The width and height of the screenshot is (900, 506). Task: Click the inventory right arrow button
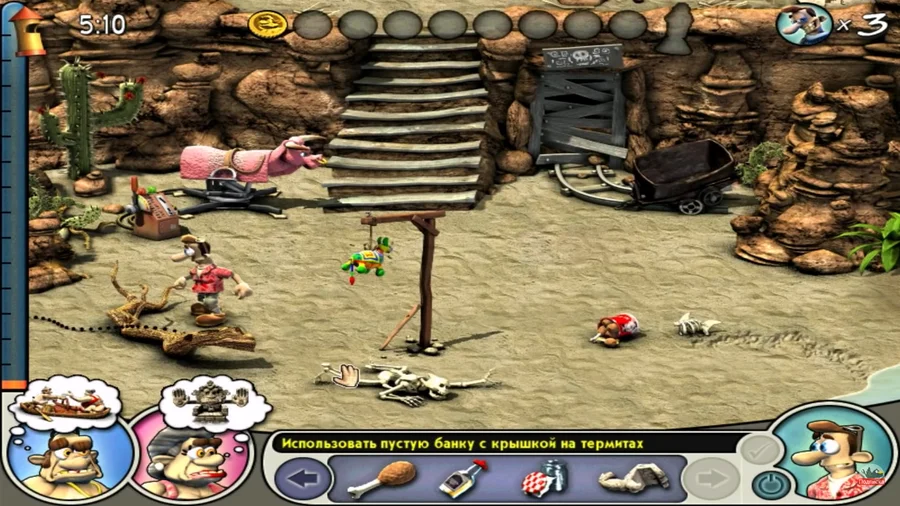pyautogui.click(x=713, y=478)
